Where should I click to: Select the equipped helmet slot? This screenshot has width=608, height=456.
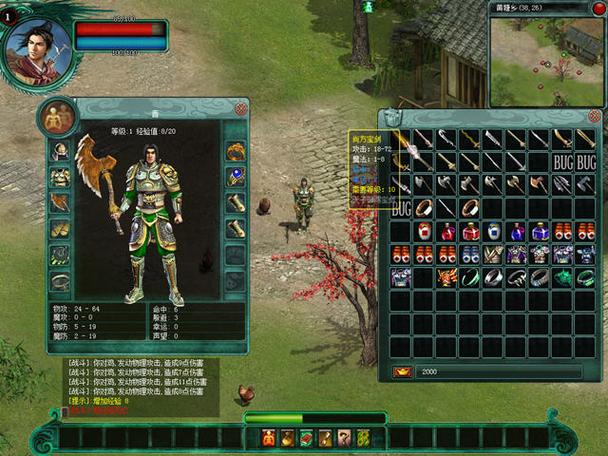(61, 152)
